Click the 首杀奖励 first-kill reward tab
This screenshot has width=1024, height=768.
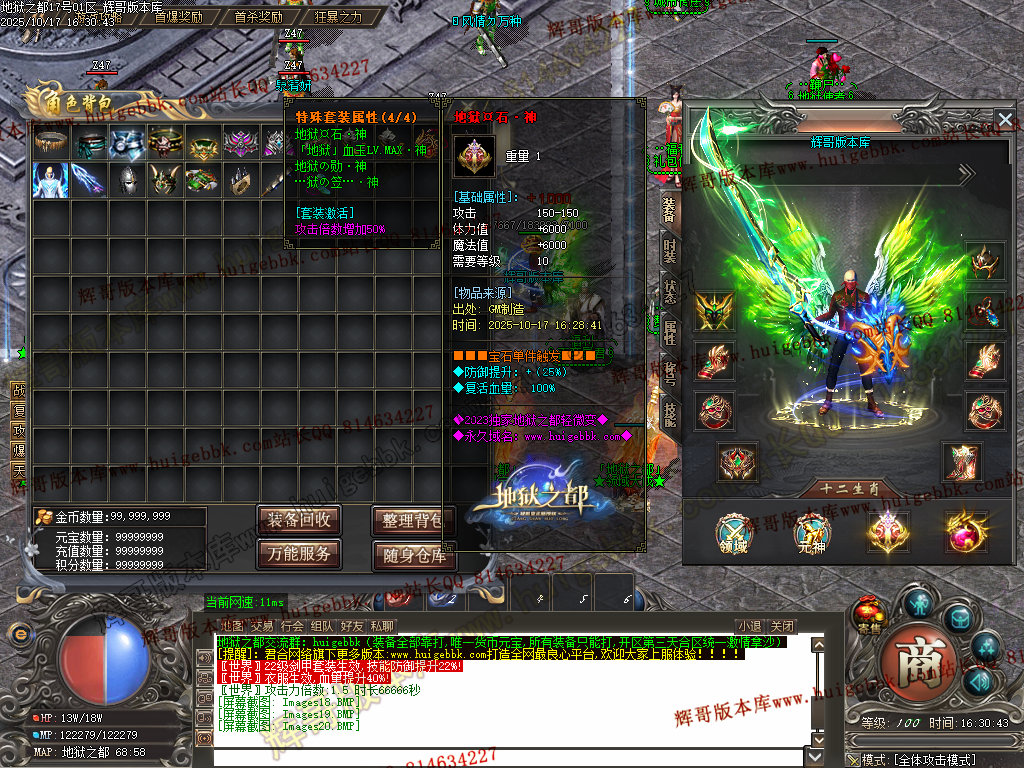(x=259, y=17)
